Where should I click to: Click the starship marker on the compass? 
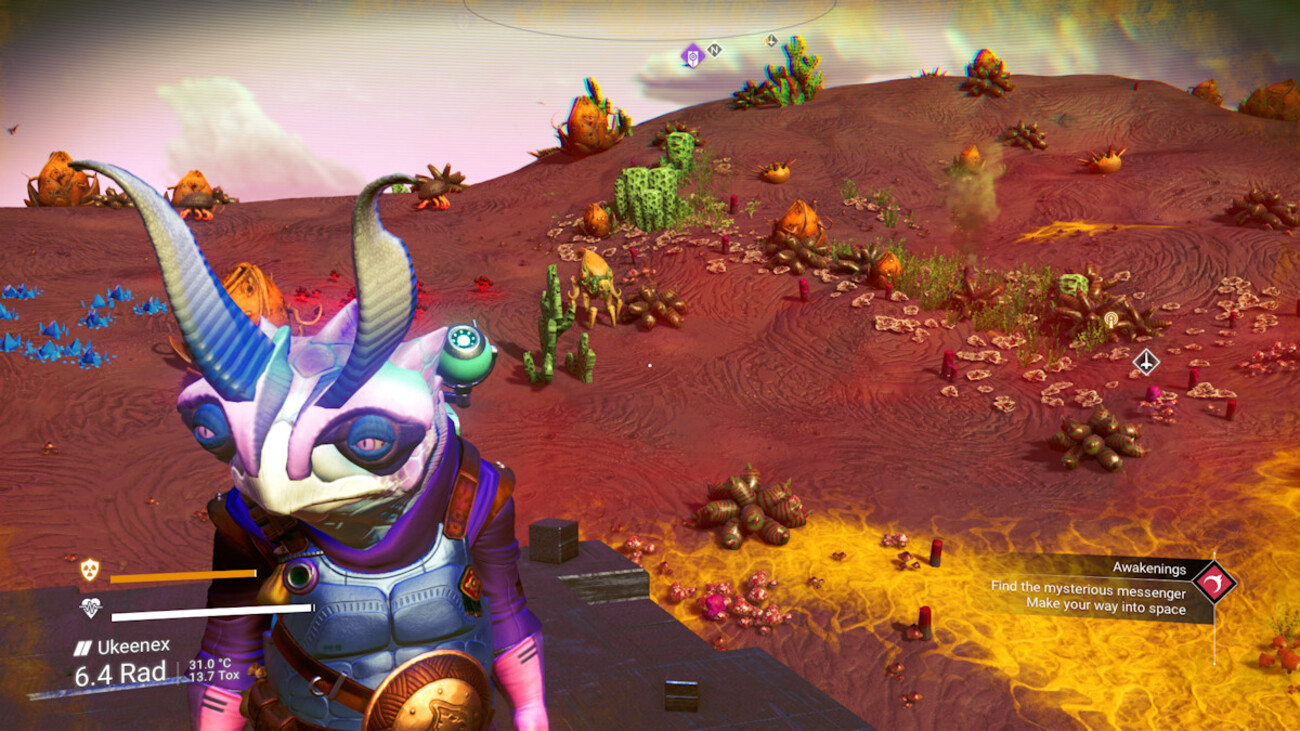[771, 41]
